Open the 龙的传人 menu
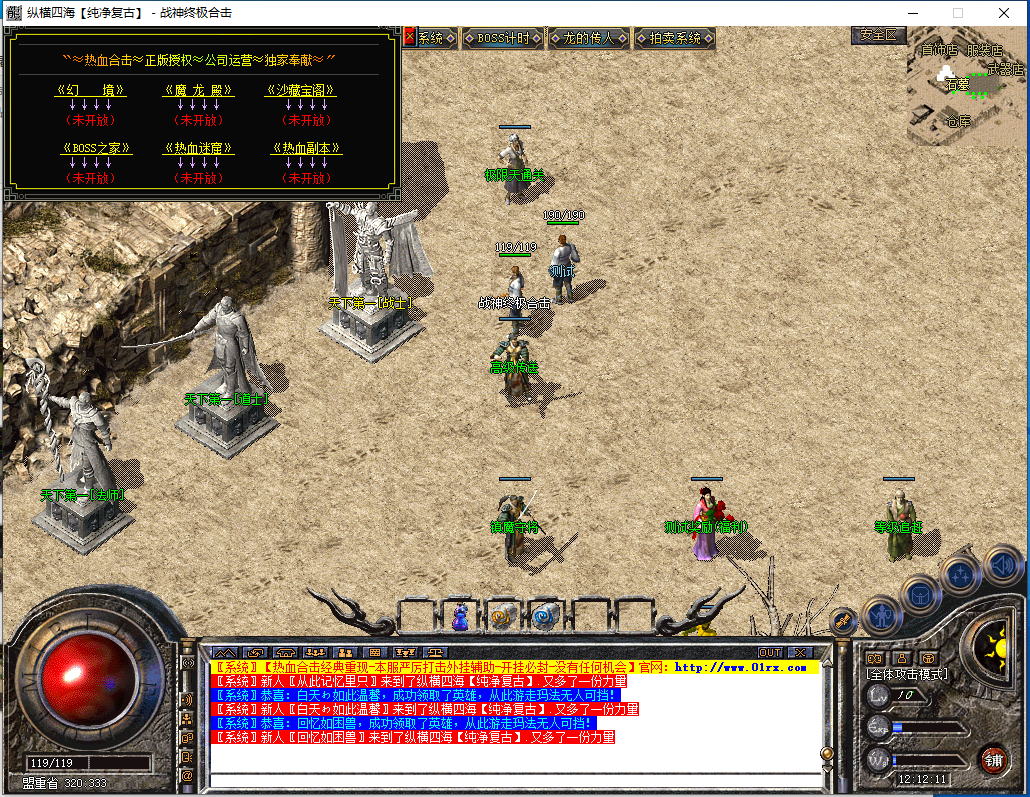The image size is (1030, 797). click(x=589, y=39)
